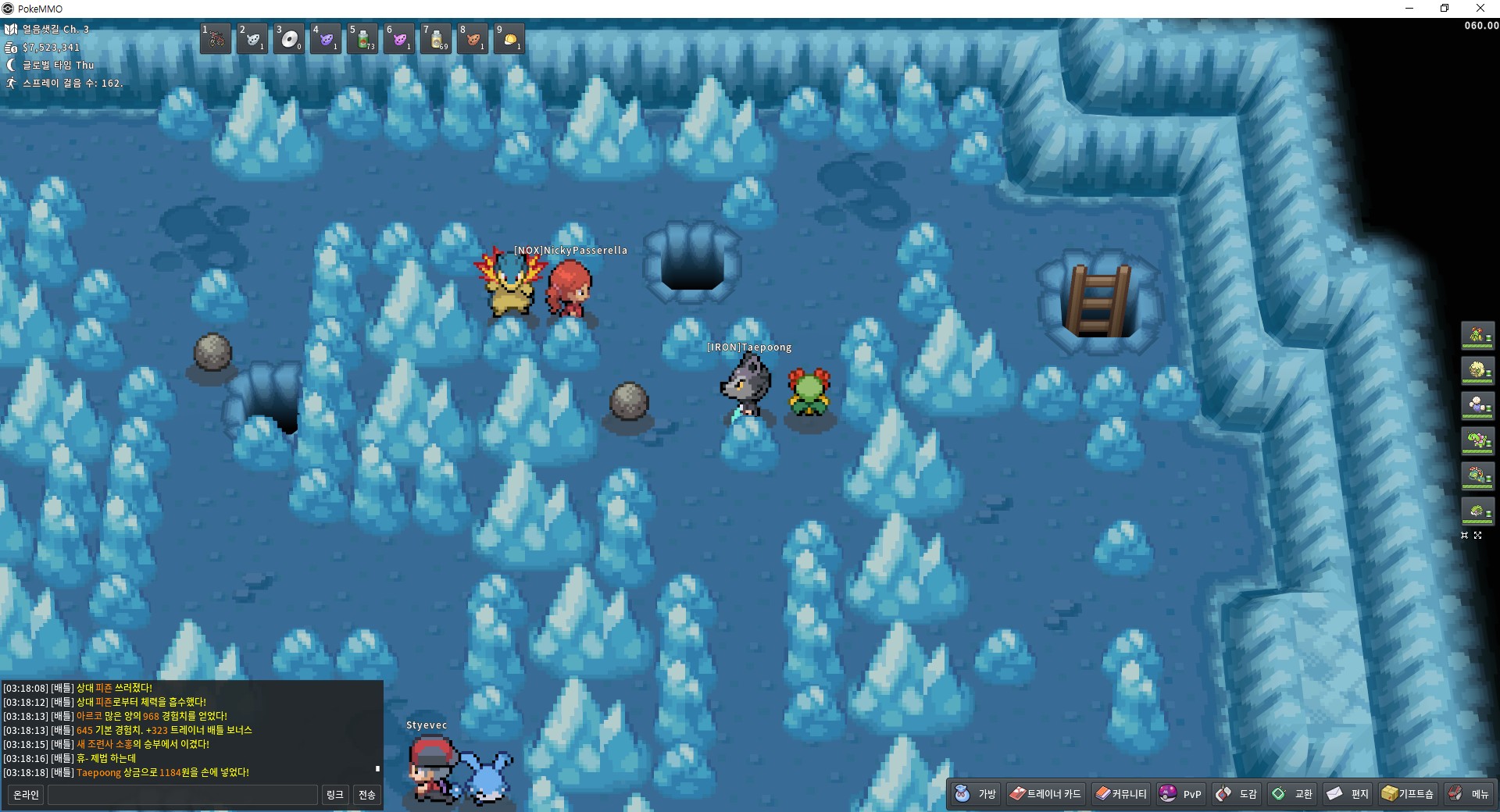Use the green spray can in slot 5
Viewport: 1500px width, 812px height.
click(362, 38)
